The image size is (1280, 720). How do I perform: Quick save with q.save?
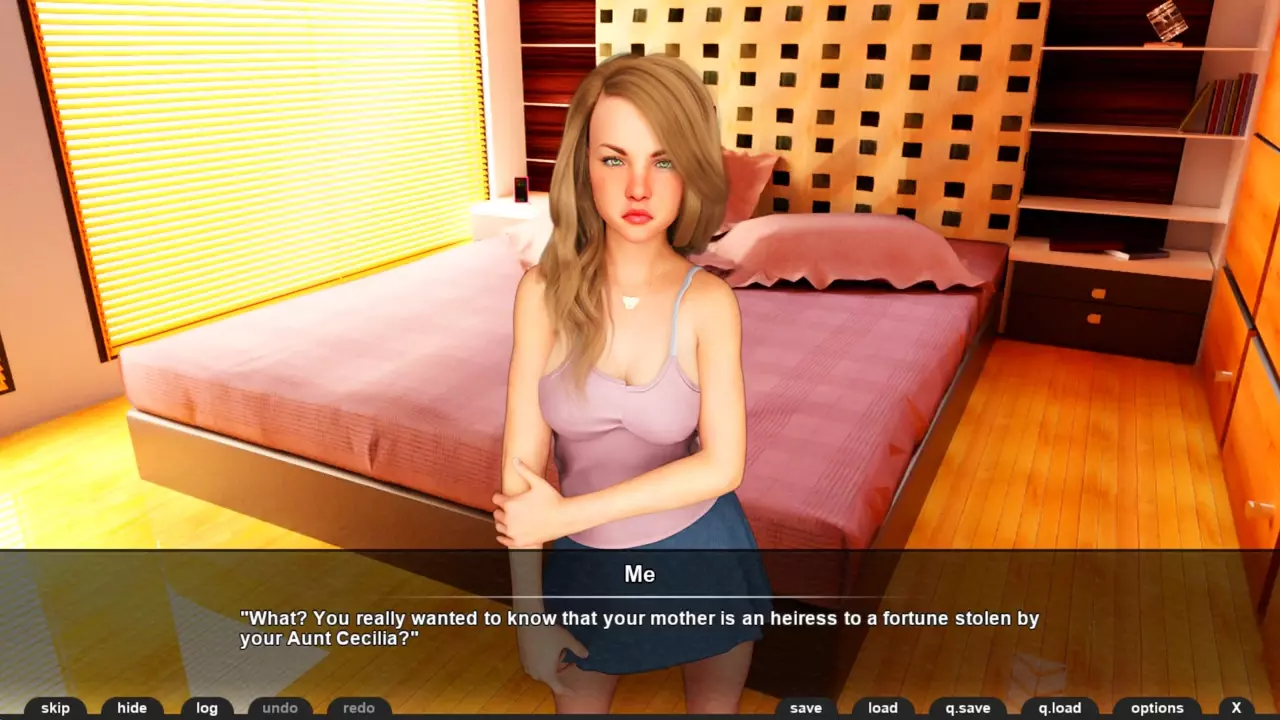(x=968, y=708)
